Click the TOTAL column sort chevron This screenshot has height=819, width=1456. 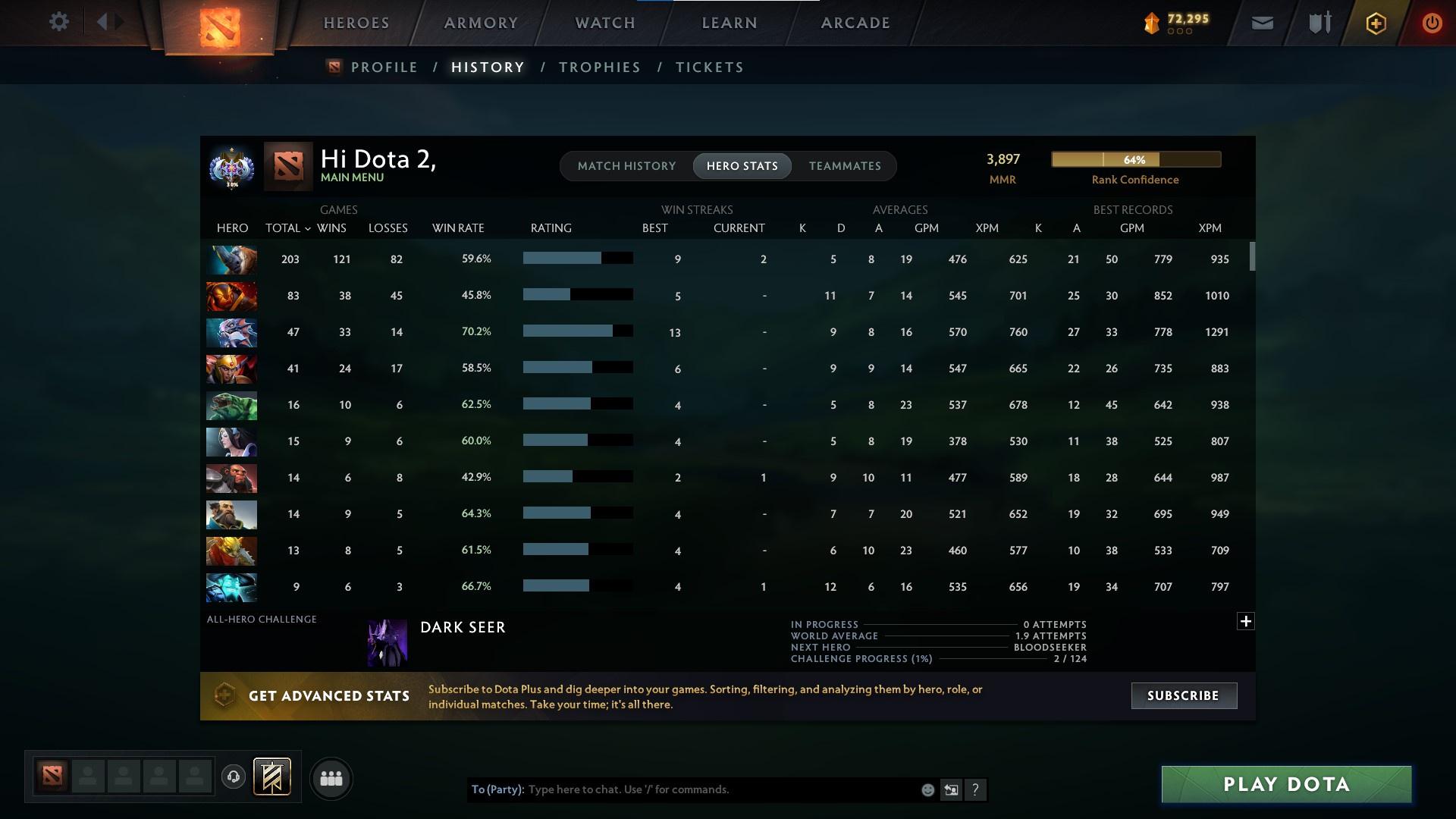[x=306, y=227]
